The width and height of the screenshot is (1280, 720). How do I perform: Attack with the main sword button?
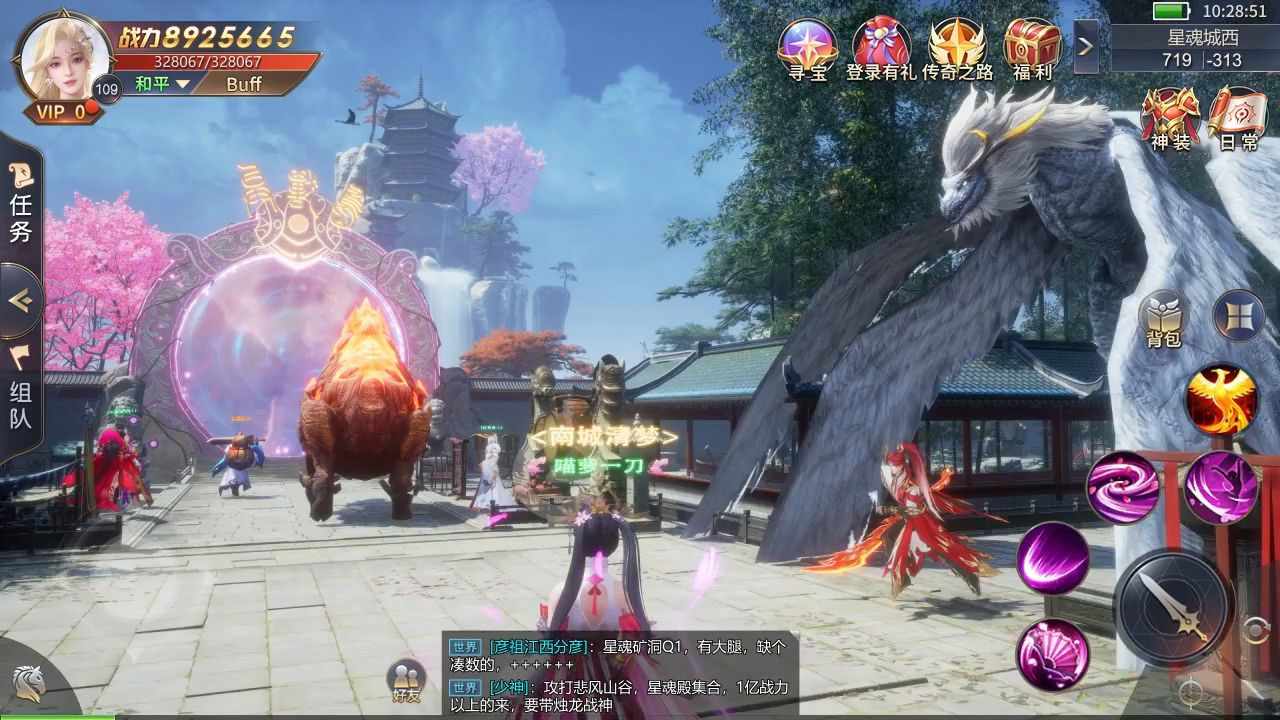1174,608
